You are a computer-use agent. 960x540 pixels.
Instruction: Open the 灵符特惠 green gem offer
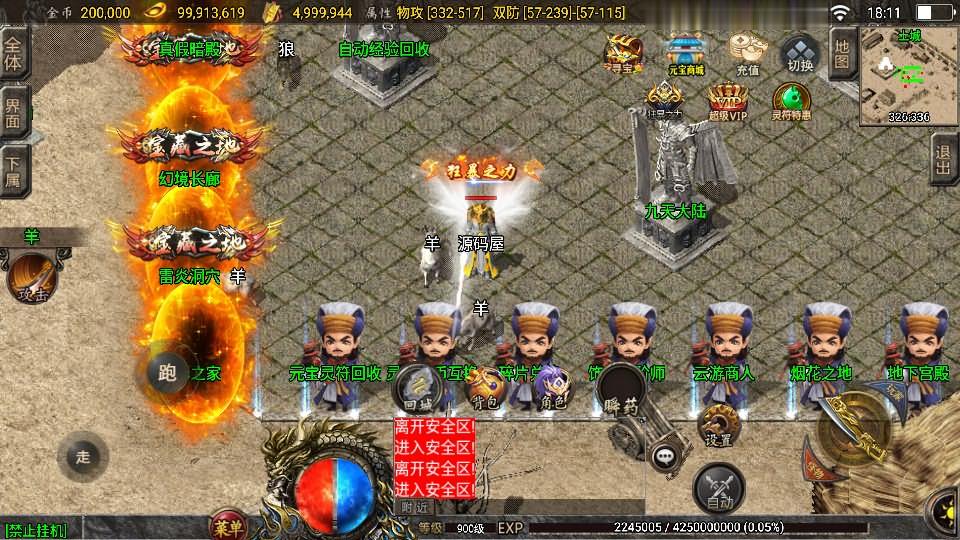tap(791, 102)
